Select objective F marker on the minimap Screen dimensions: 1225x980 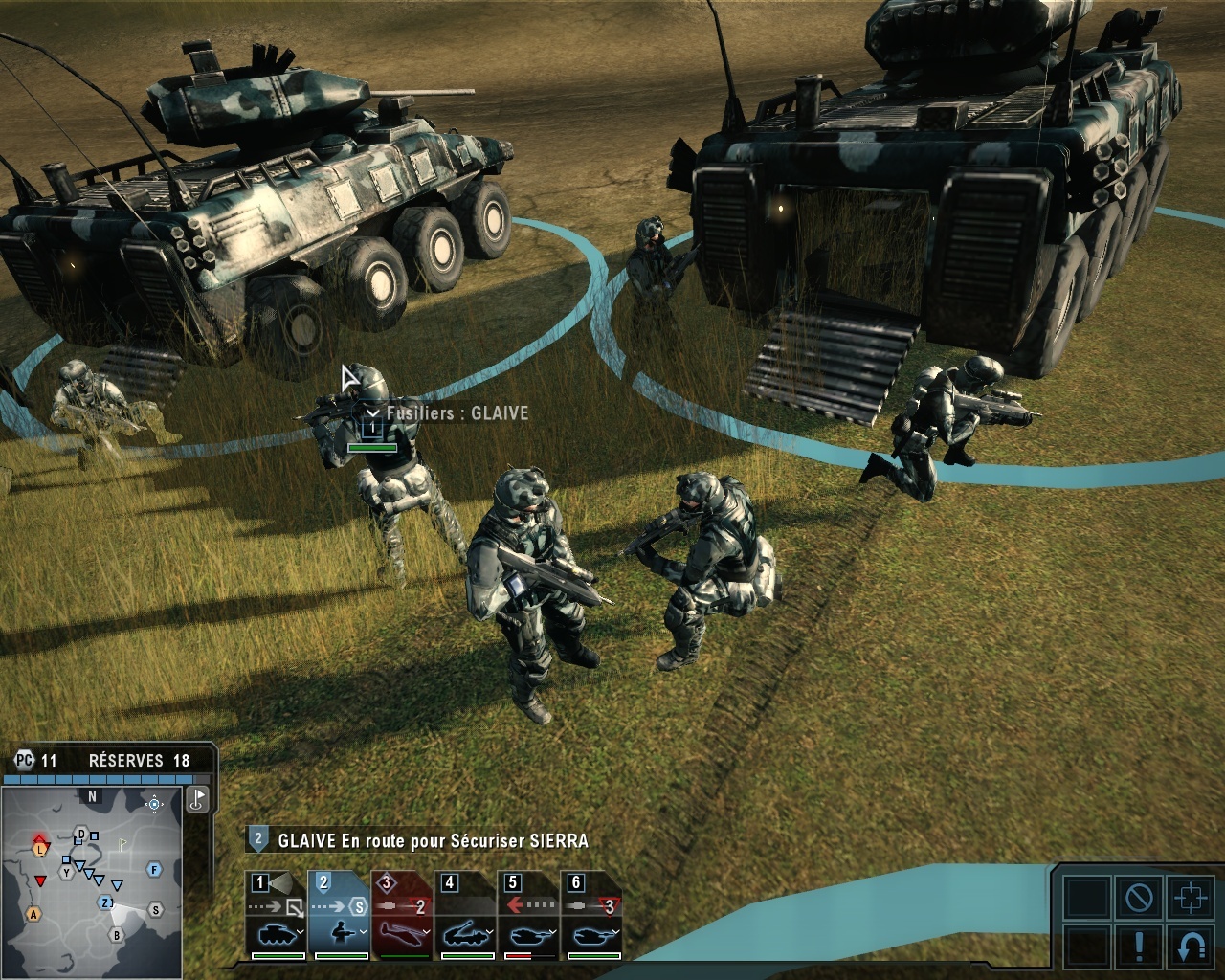click(154, 870)
